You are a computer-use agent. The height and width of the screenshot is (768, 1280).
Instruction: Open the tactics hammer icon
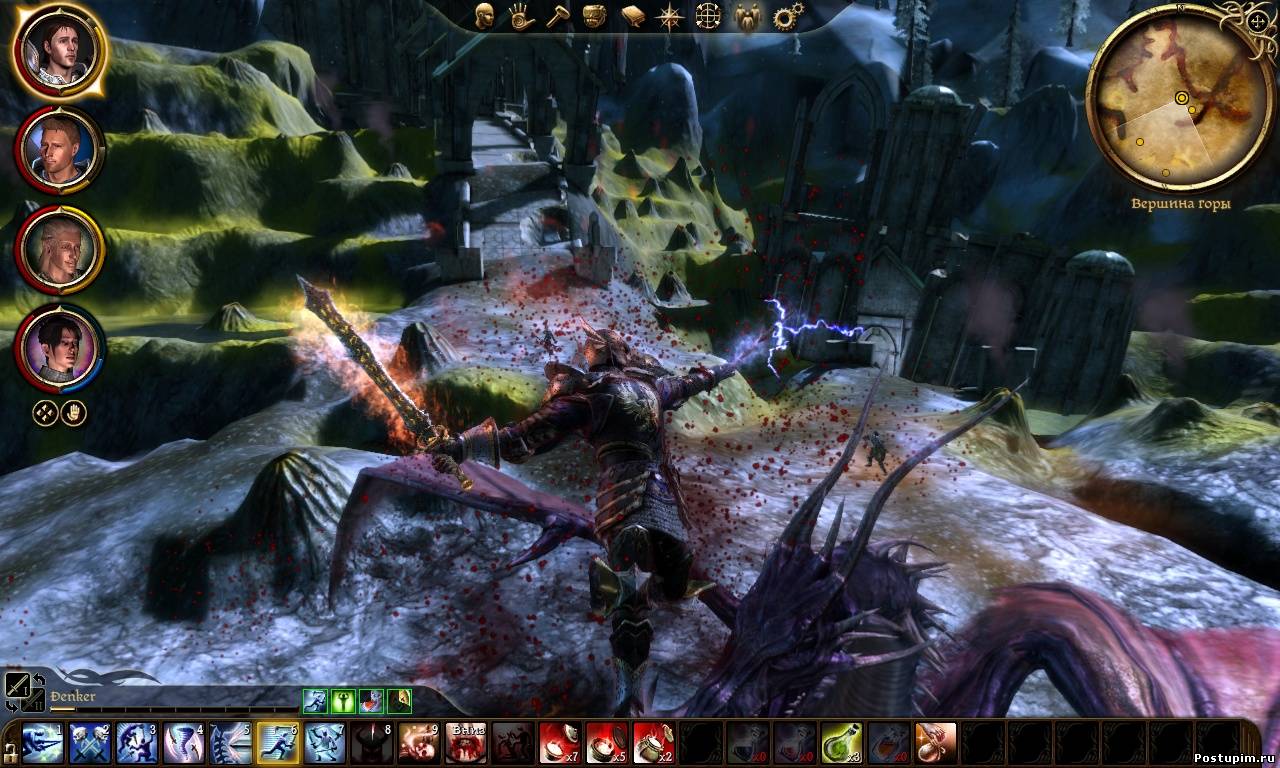click(556, 16)
